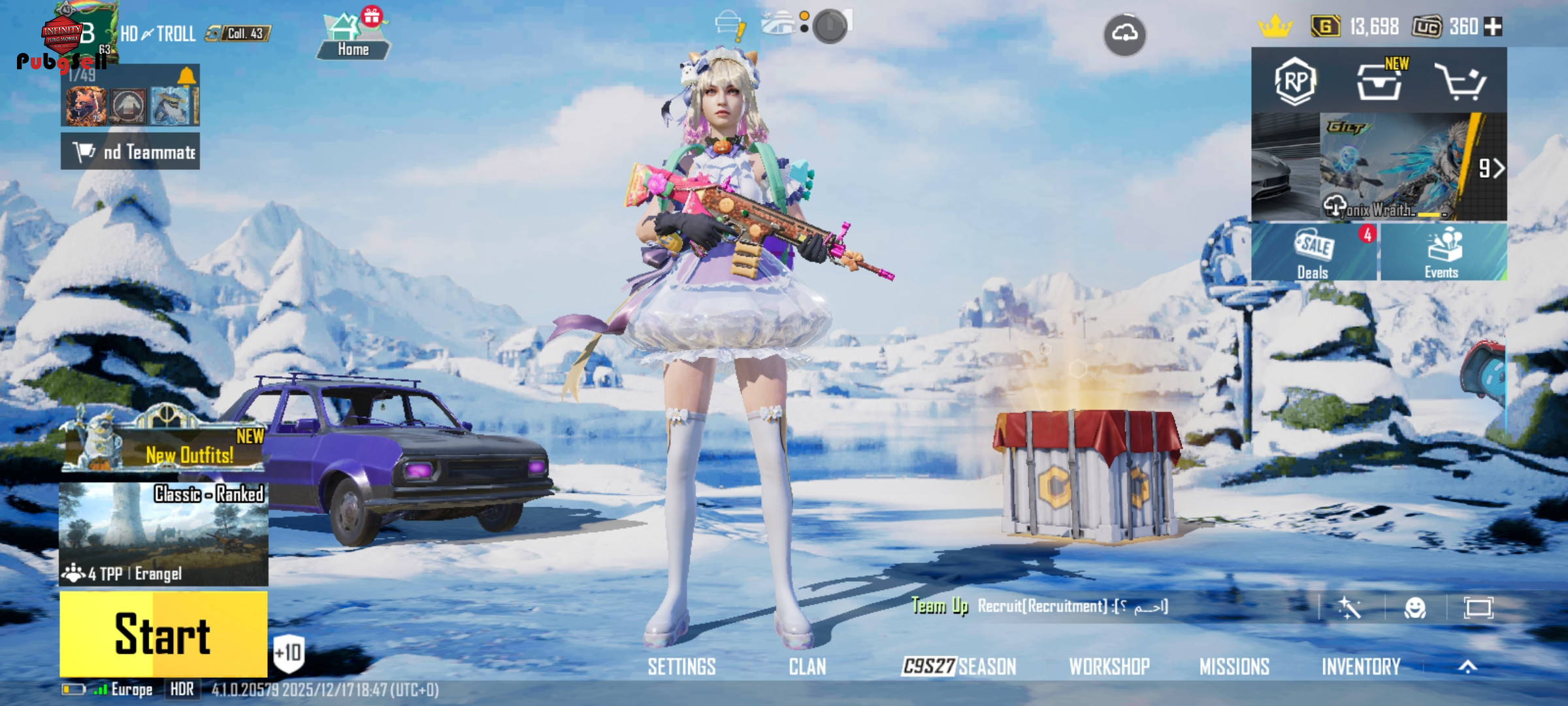
Task: Open the New Outfits banner
Action: [x=165, y=447]
